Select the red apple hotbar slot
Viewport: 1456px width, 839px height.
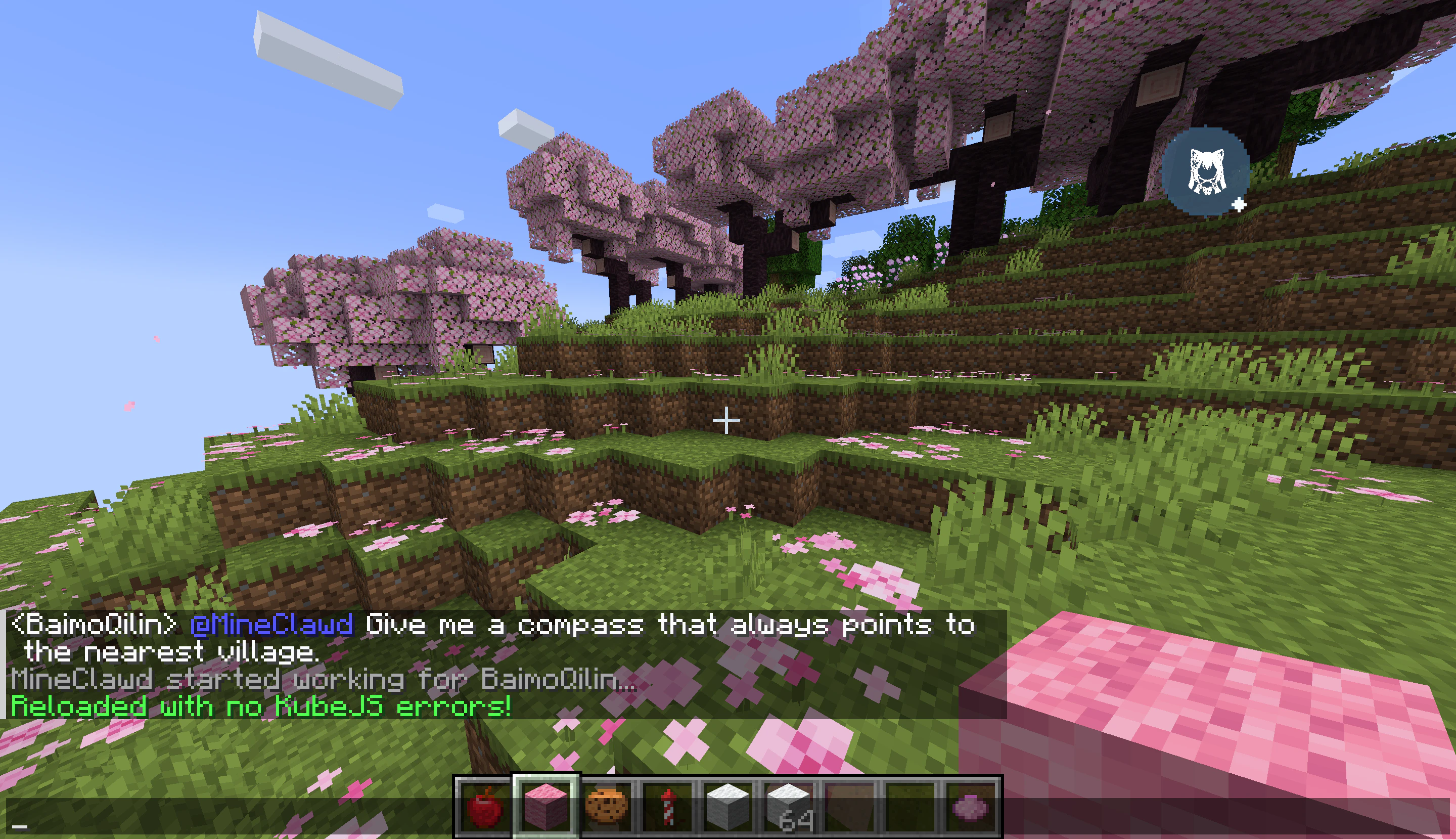coord(484,806)
